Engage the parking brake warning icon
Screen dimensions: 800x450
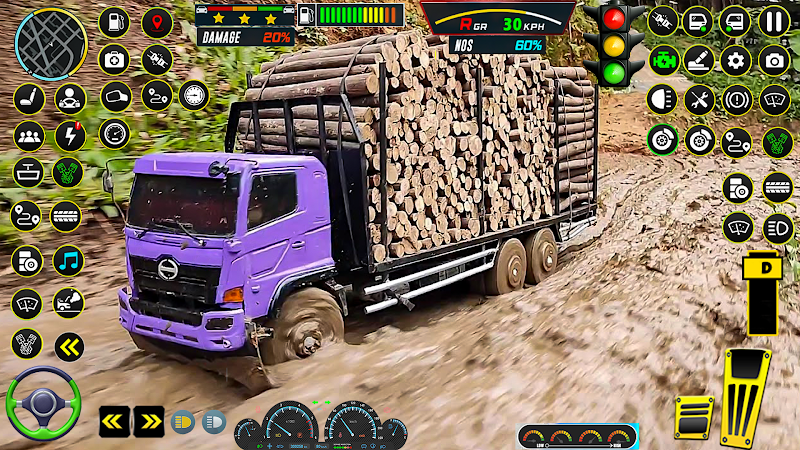click(736, 99)
